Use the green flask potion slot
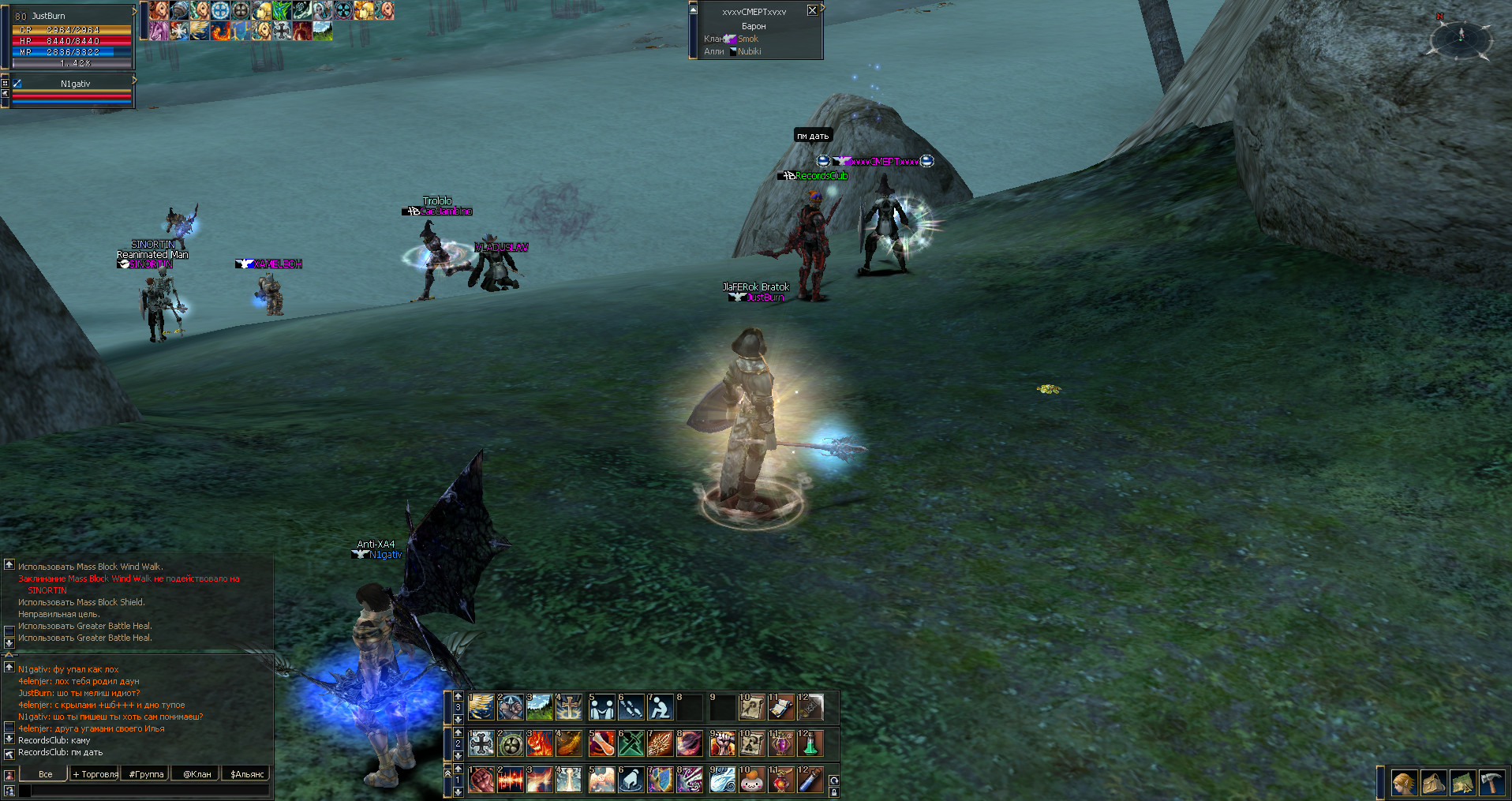This screenshot has width=1512, height=801. tap(810, 743)
